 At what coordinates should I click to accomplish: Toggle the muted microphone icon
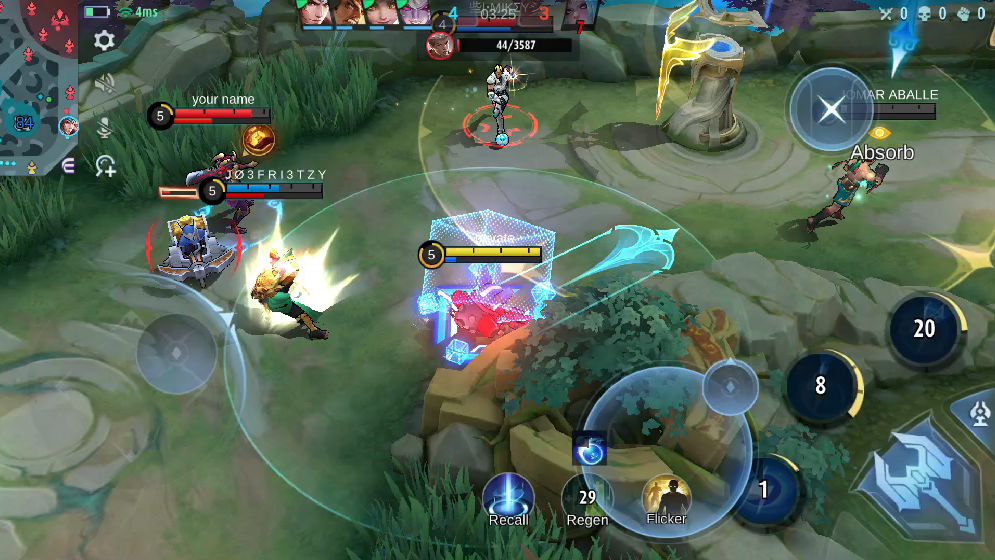tap(104, 127)
